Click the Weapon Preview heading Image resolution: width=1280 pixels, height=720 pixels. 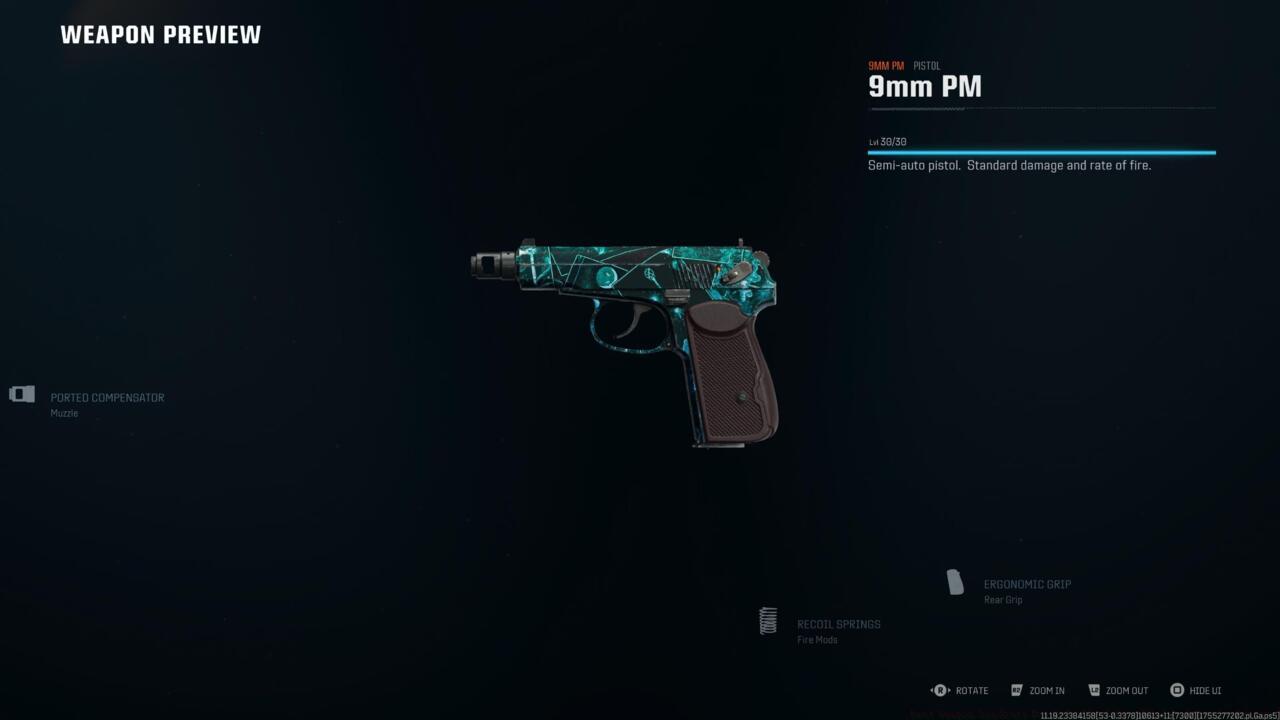pyautogui.click(x=161, y=34)
